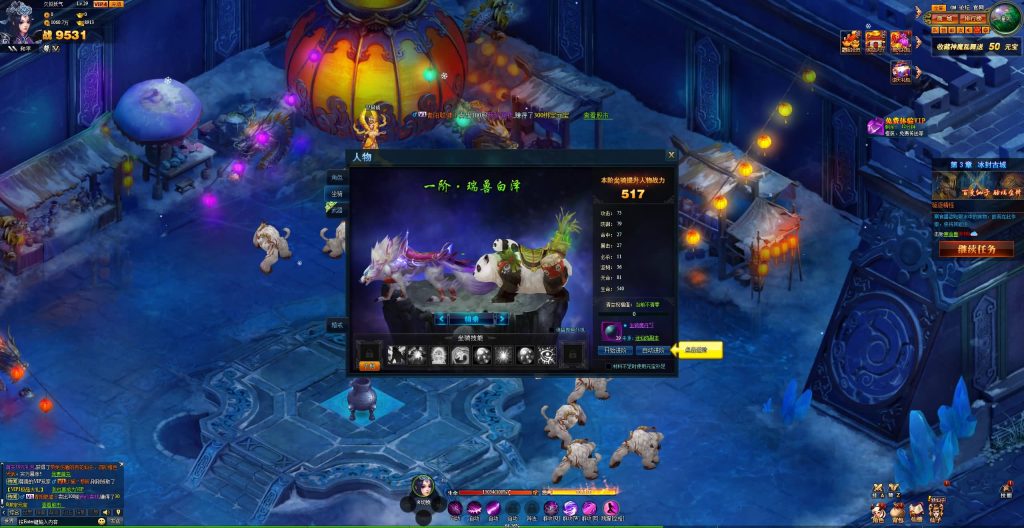The image size is (1024, 528).
Task: Switch to the 坐骑 mount tab
Action: (x=337, y=194)
